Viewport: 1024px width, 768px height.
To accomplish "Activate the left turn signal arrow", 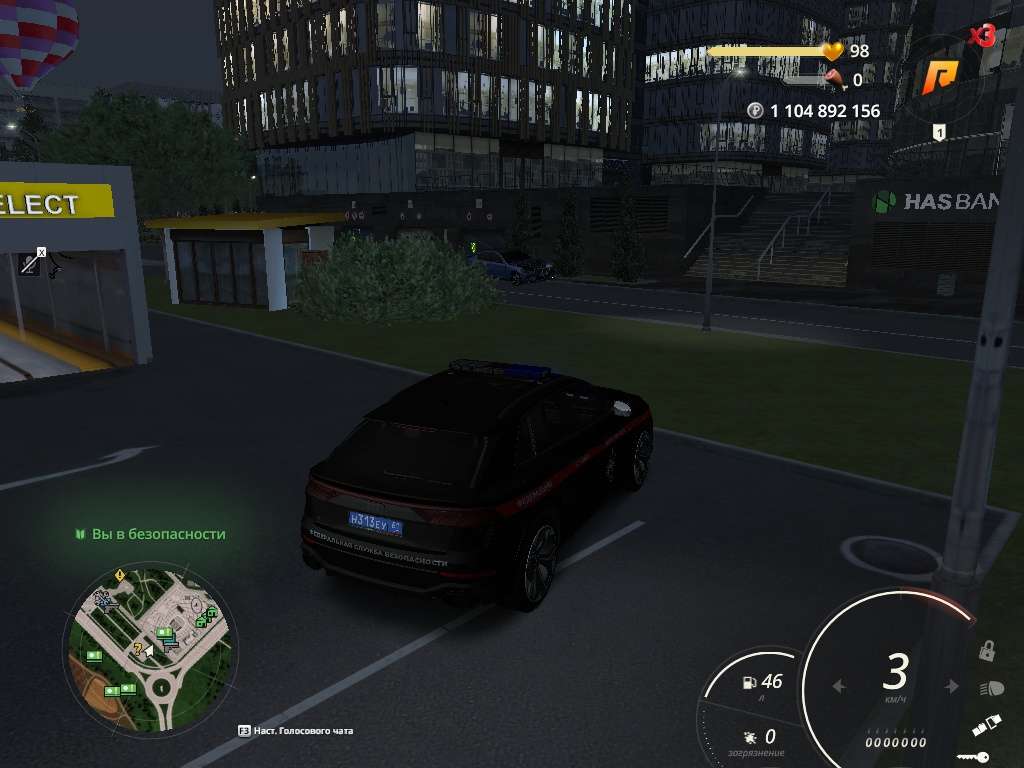I will click(839, 687).
